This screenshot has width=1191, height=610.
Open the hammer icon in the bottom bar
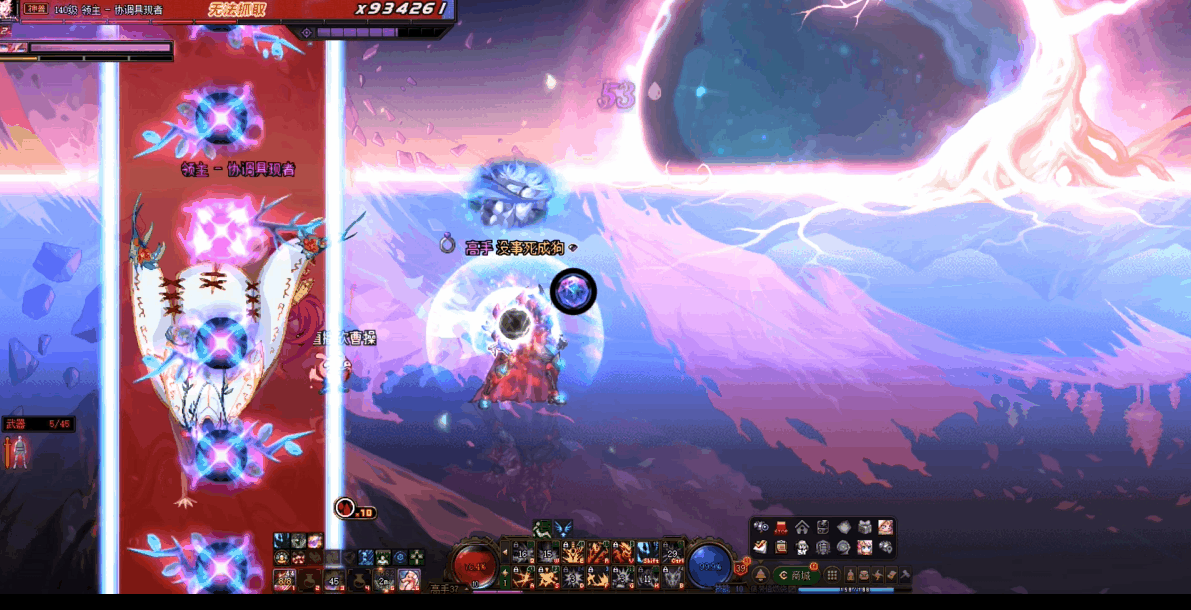pyautogui.click(x=905, y=575)
